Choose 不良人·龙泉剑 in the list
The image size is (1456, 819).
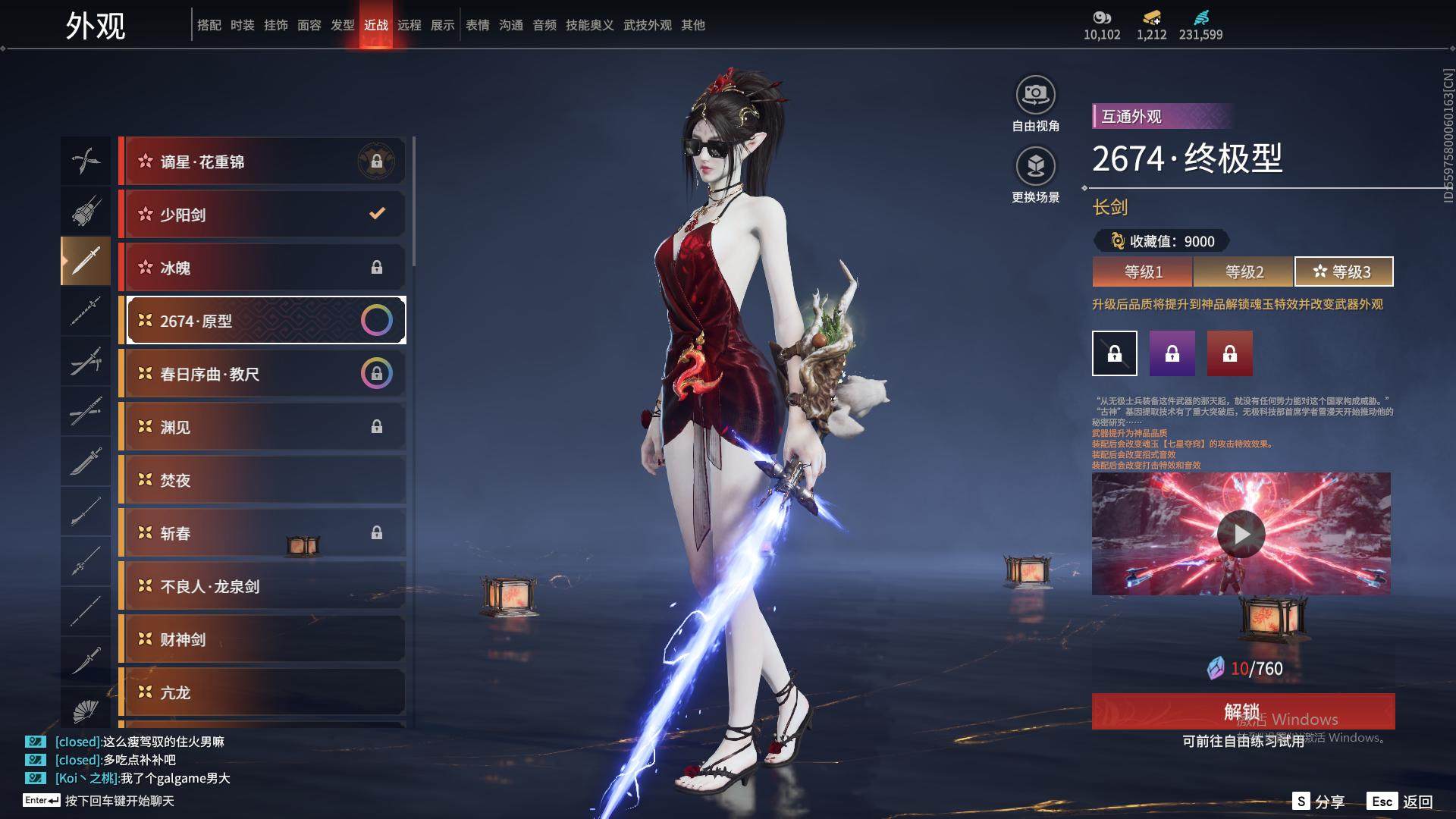[262, 586]
